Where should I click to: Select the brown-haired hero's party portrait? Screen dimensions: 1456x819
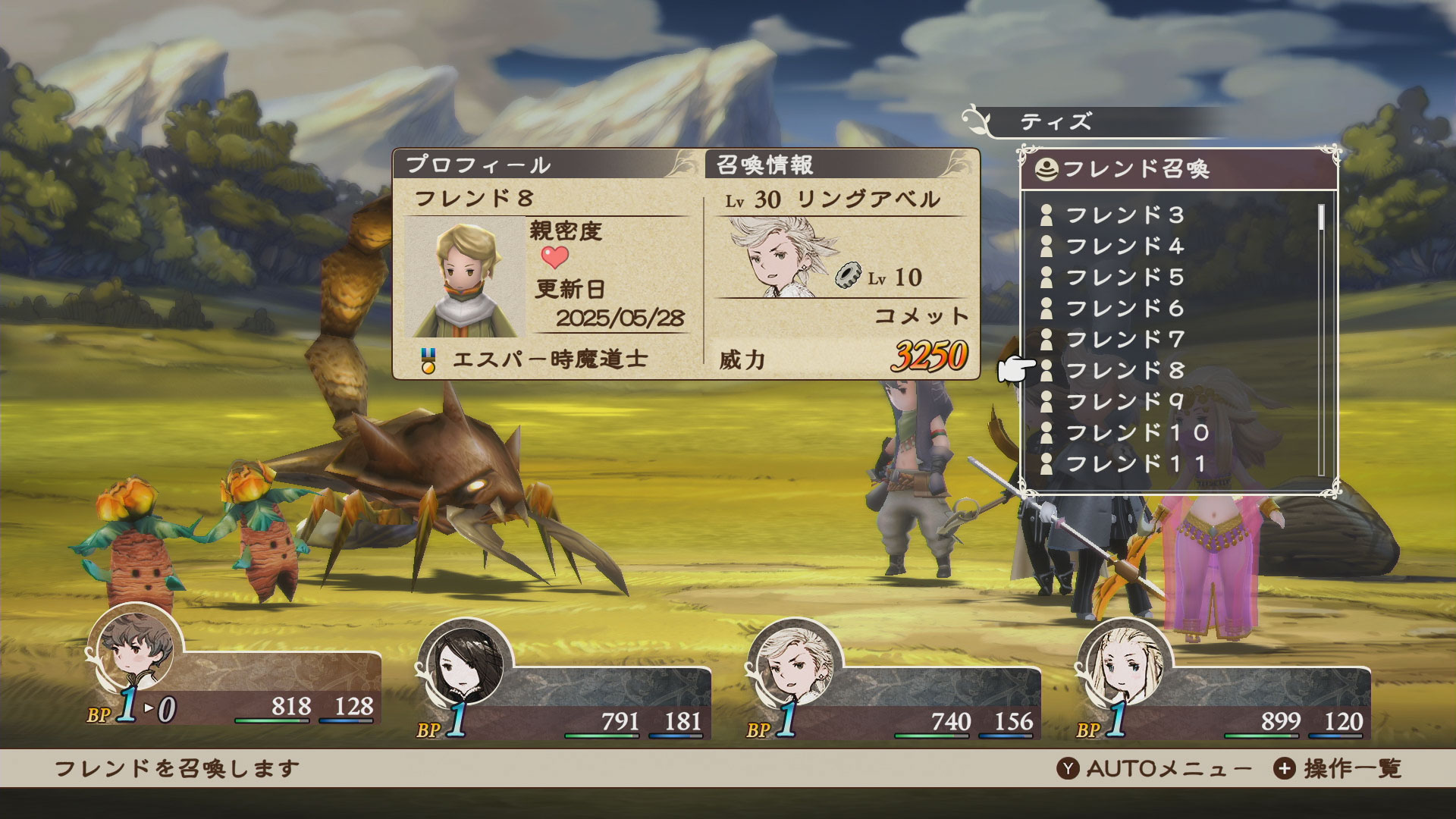click(x=136, y=651)
